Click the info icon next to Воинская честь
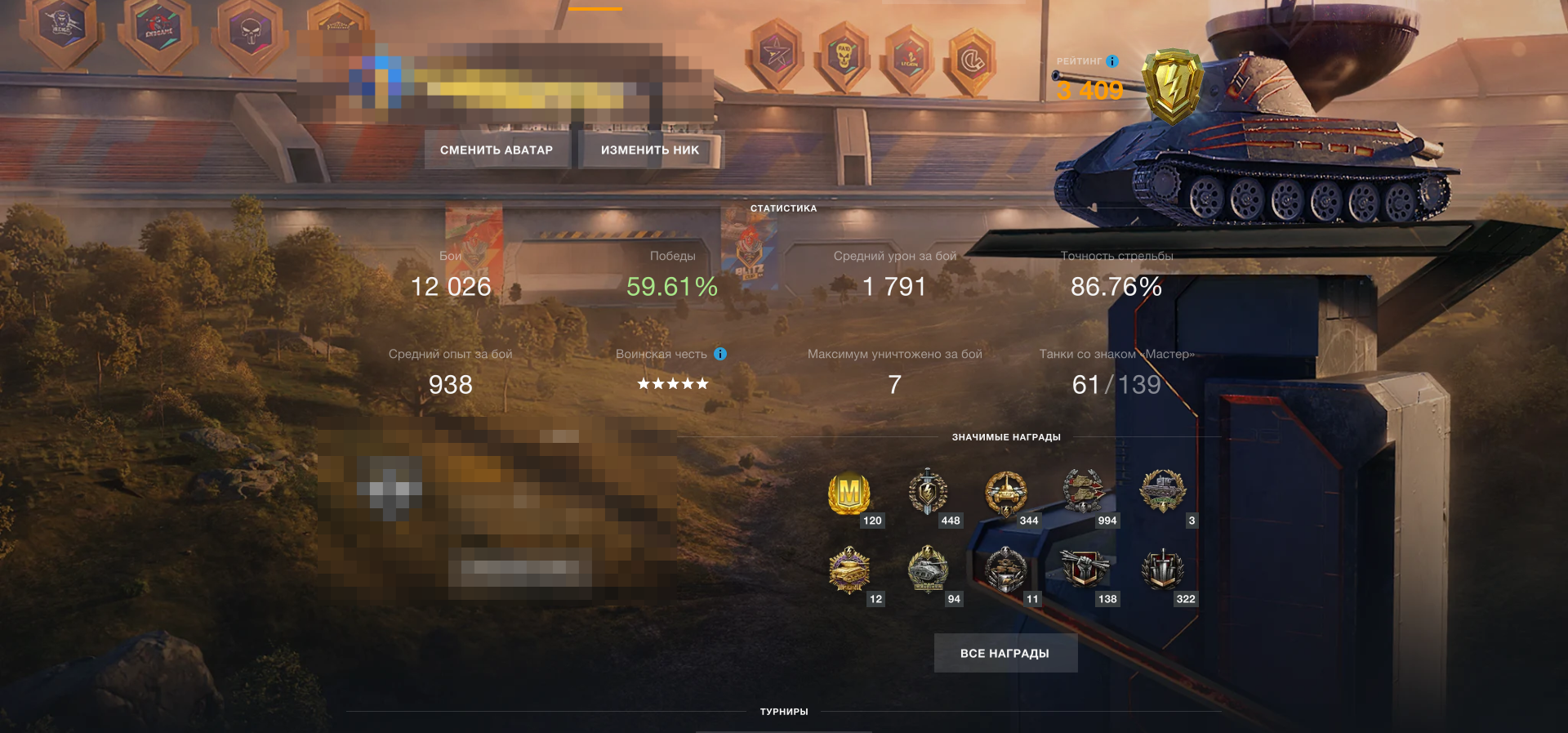The image size is (1568, 733). [720, 354]
